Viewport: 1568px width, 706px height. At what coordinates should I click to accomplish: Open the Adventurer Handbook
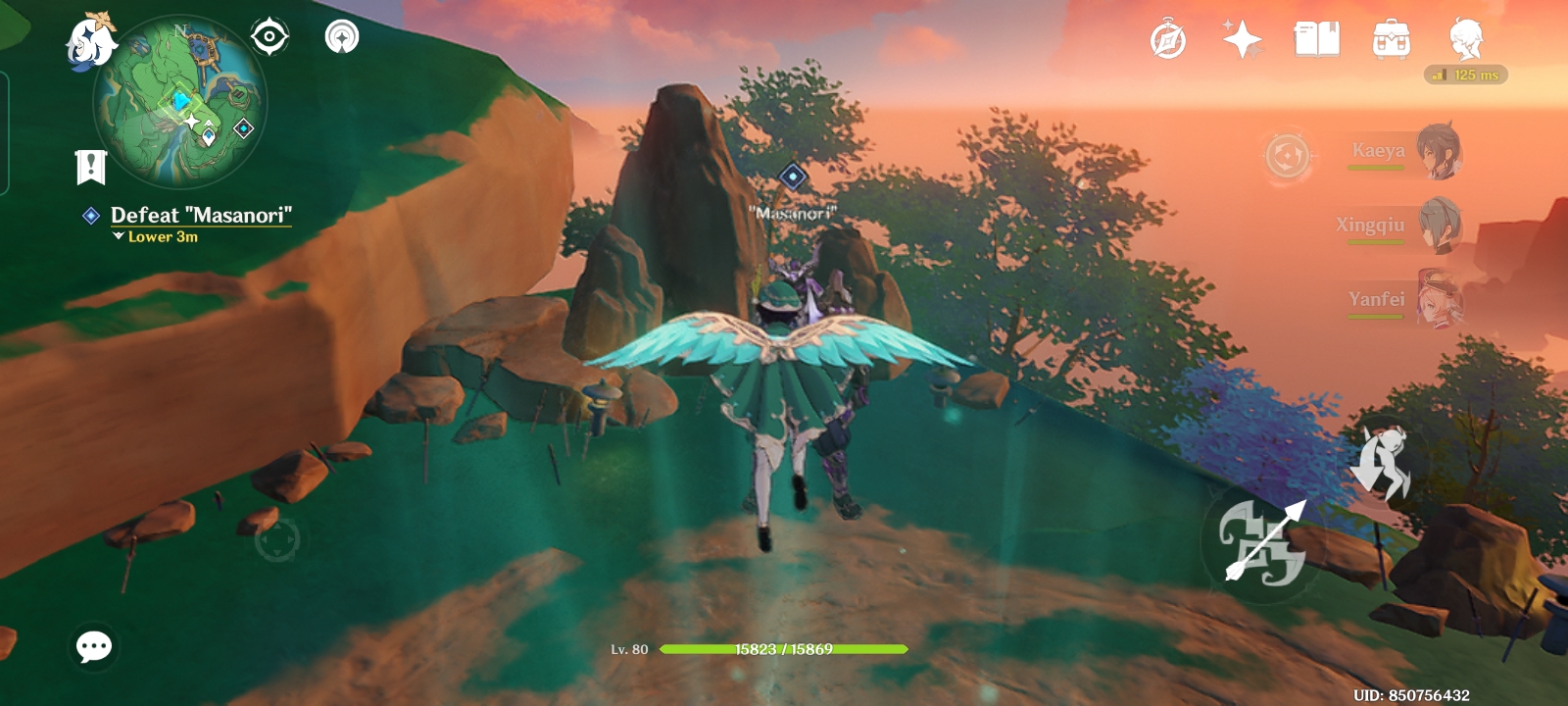point(1166,39)
